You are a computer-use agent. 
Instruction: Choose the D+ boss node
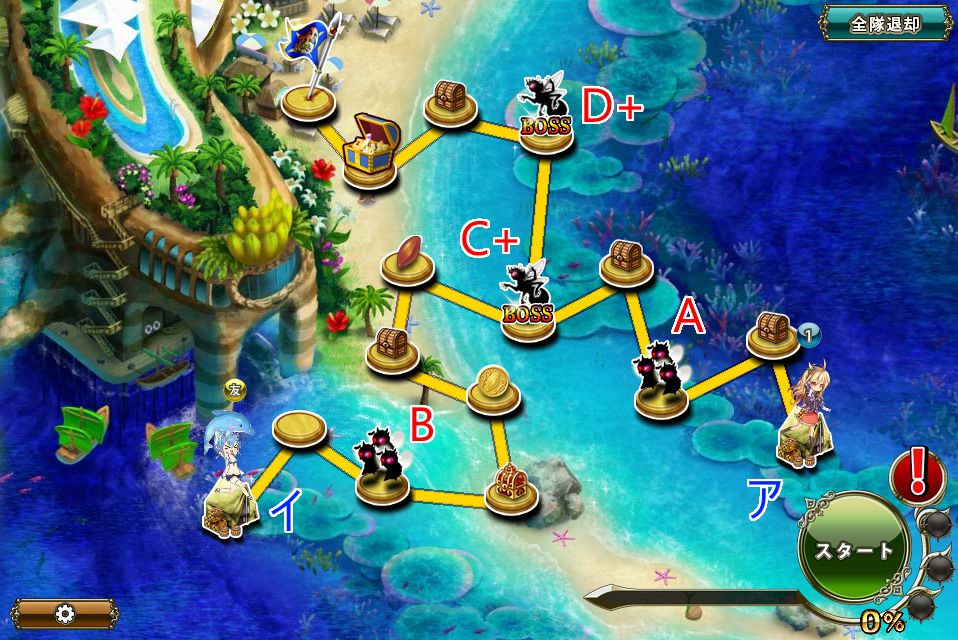point(546,120)
